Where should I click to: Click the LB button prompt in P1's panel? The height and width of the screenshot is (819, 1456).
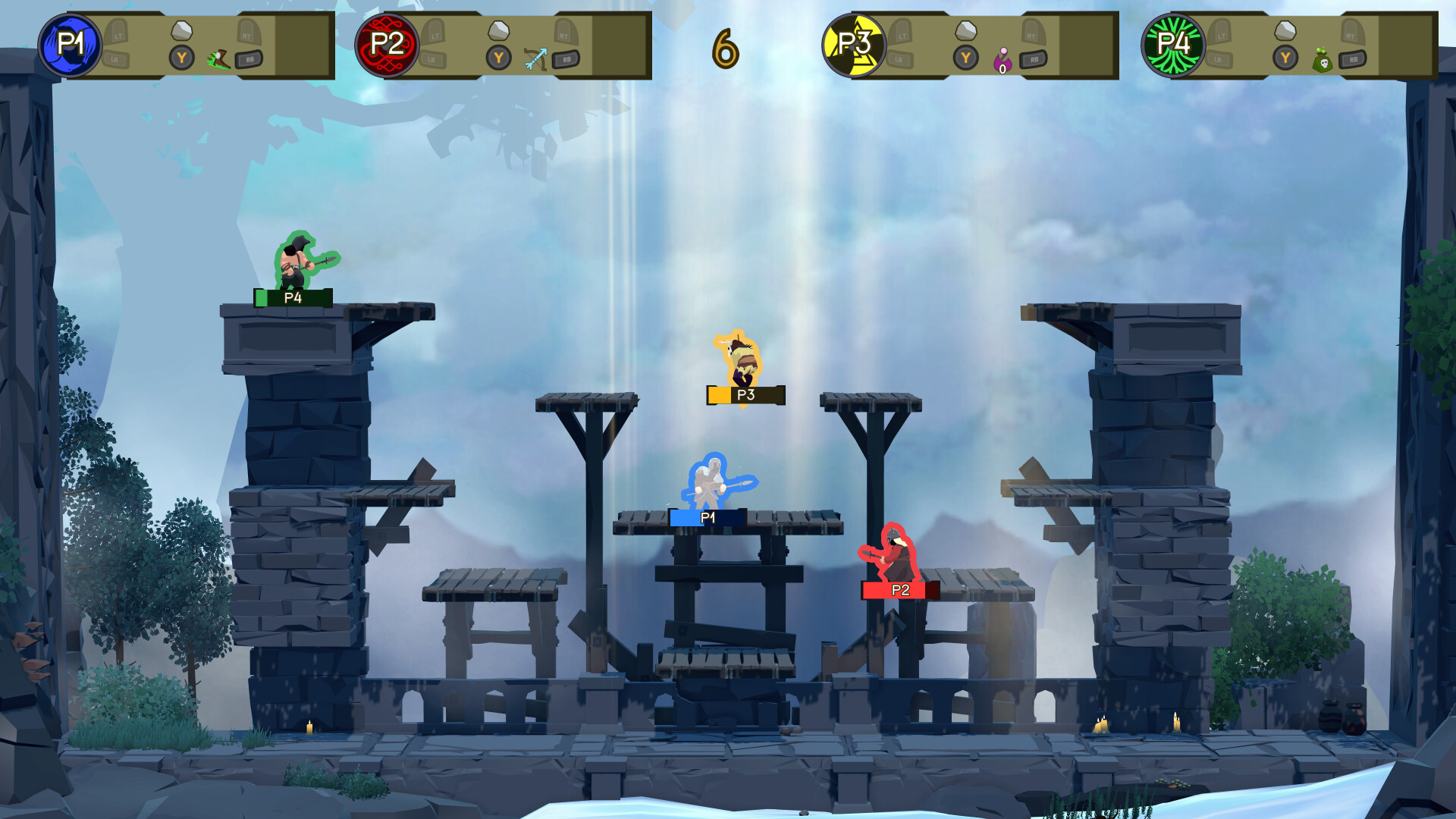click(114, 58)
